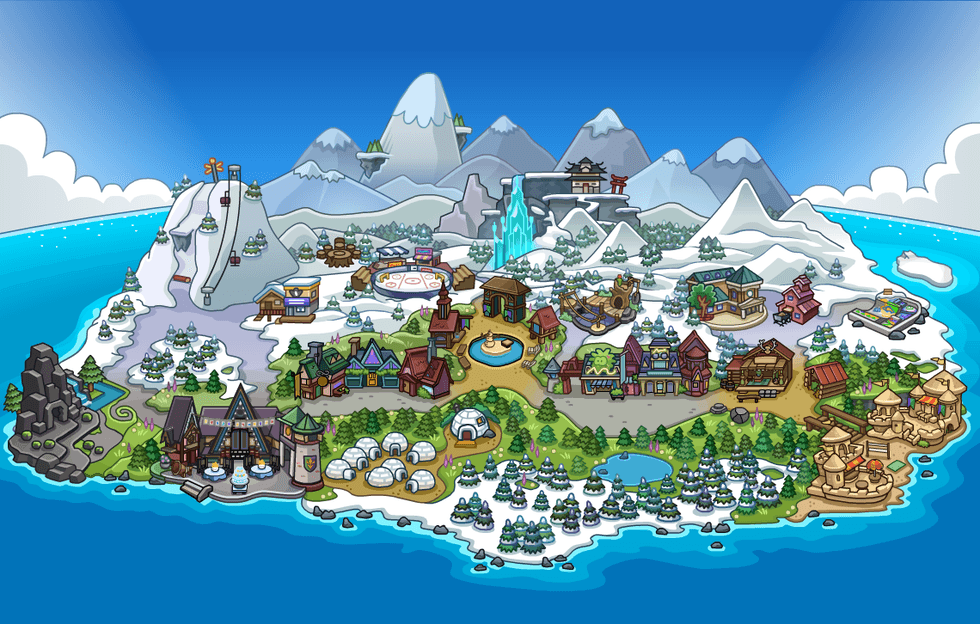Select the rocky cave on the west shore

42,398
